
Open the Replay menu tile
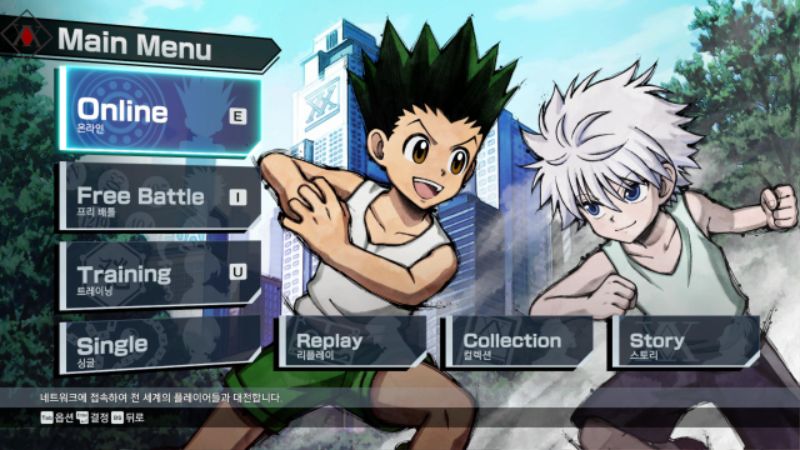[350, 343]
